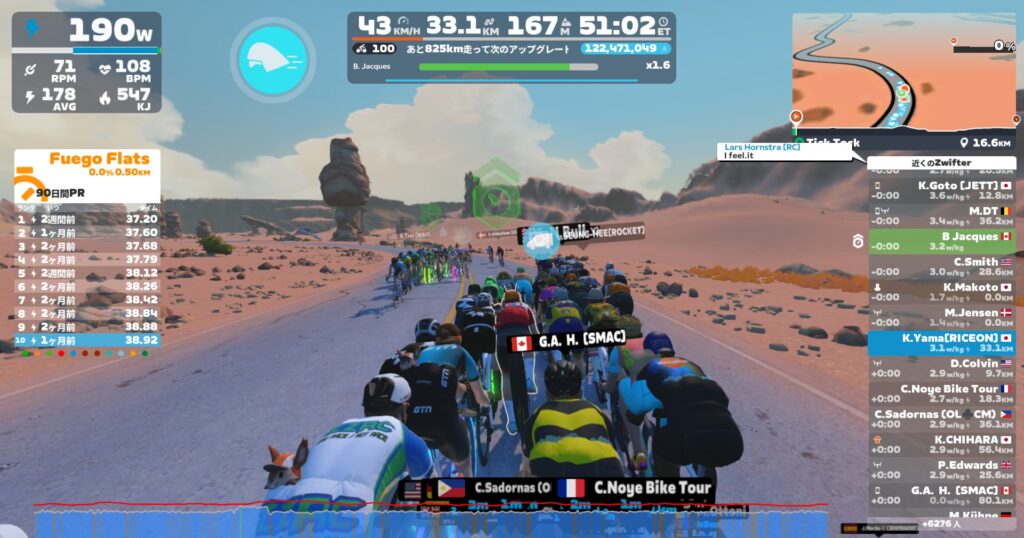Pick P.Edwards in the rider list
The image size is (1024, 538).
942,470
